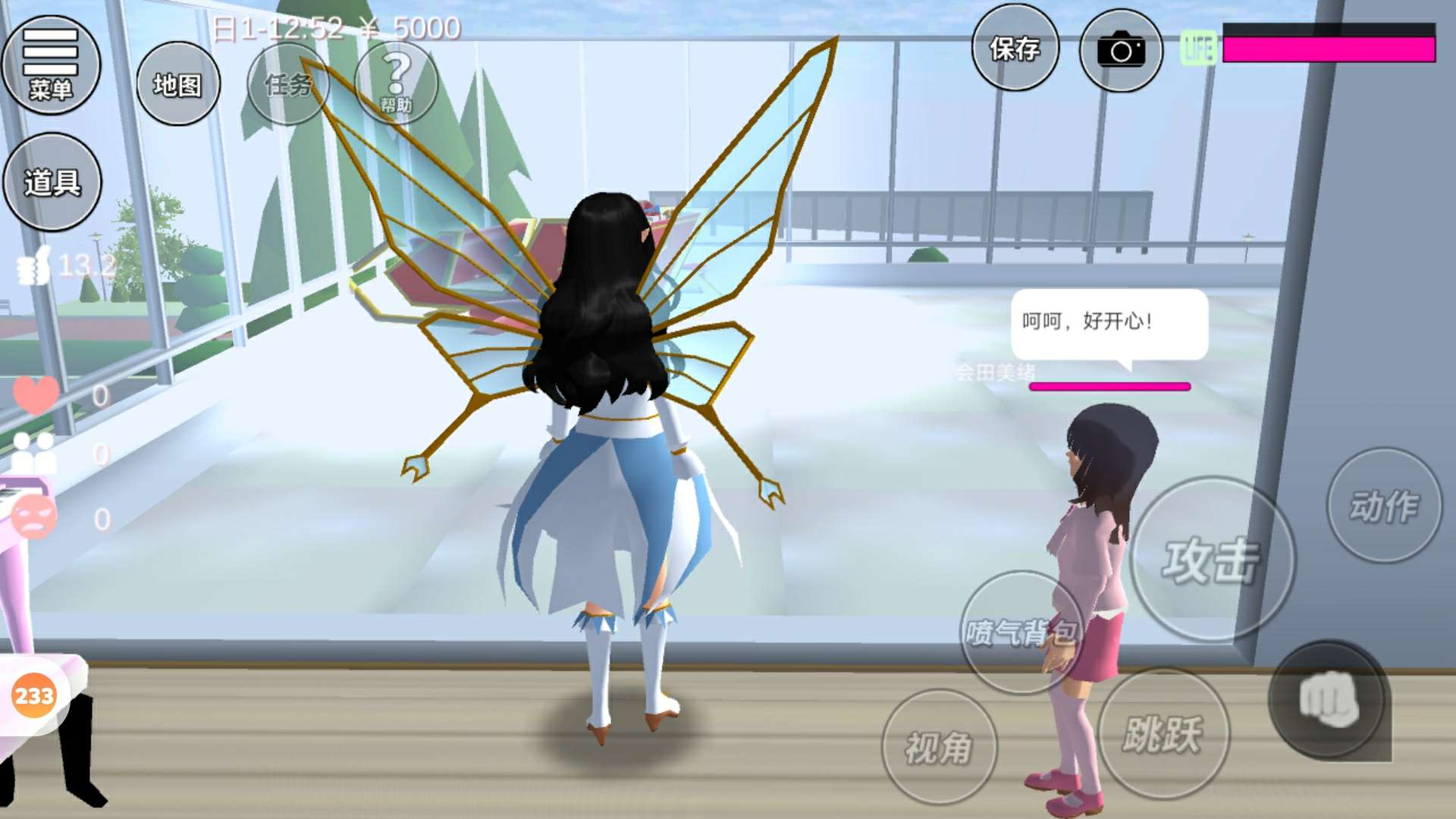This screenshot has height=819, width=1456.
Task: Activate the camera screenshot icon
Action: click(1120, 51)
